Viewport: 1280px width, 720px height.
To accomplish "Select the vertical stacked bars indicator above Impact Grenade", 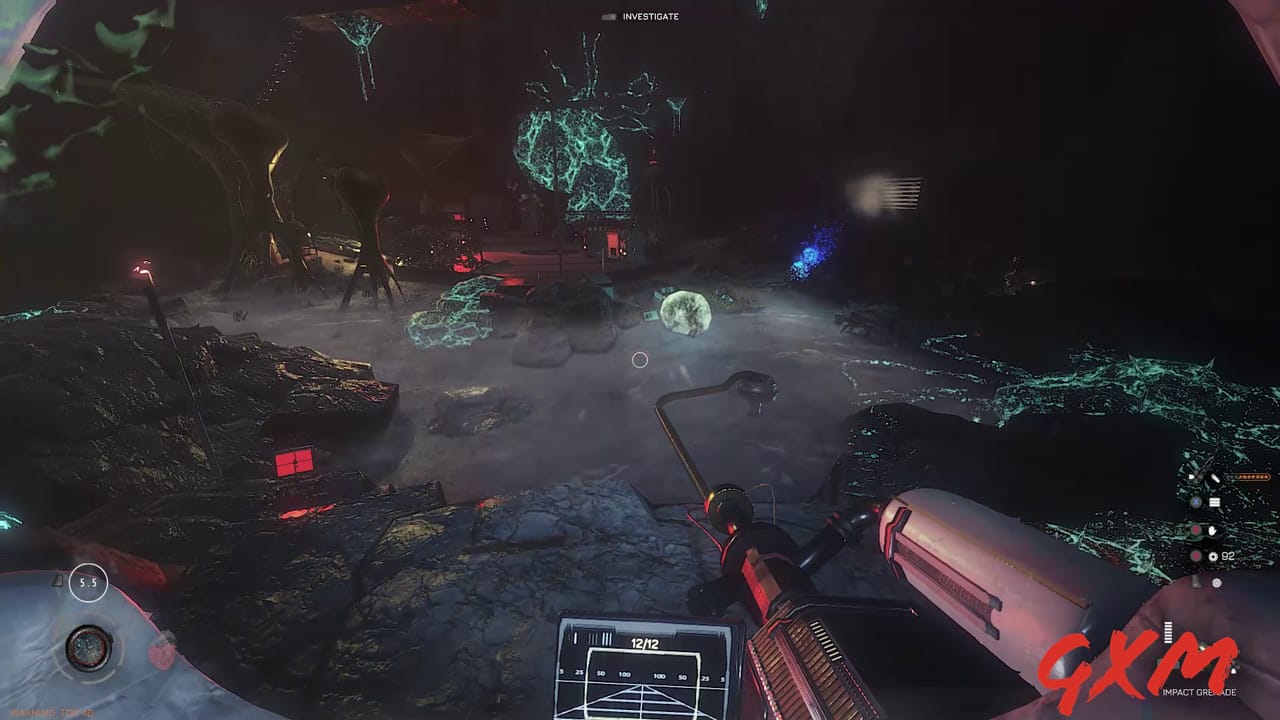I will coord(1167,632).
